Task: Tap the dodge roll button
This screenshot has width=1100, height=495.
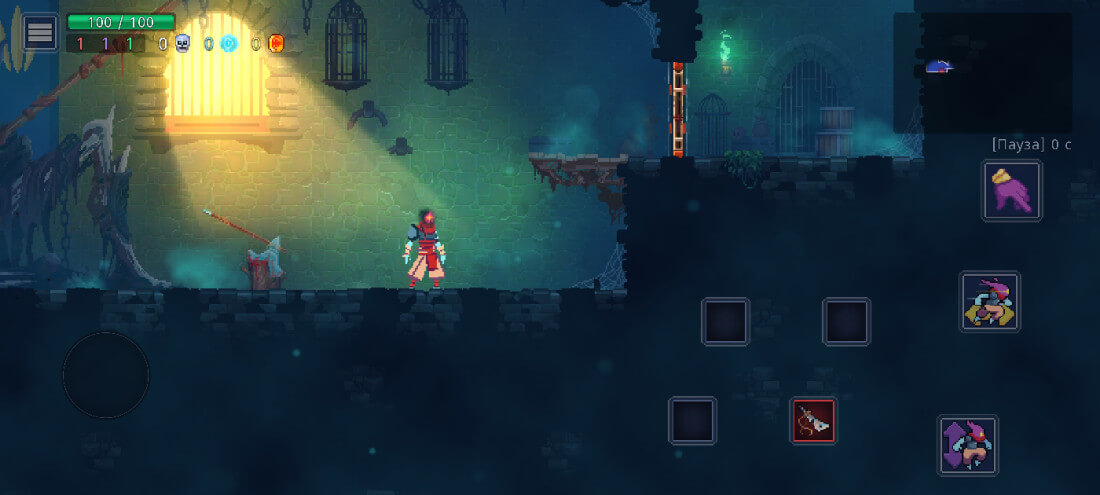Action: click(x=990, y=301)
